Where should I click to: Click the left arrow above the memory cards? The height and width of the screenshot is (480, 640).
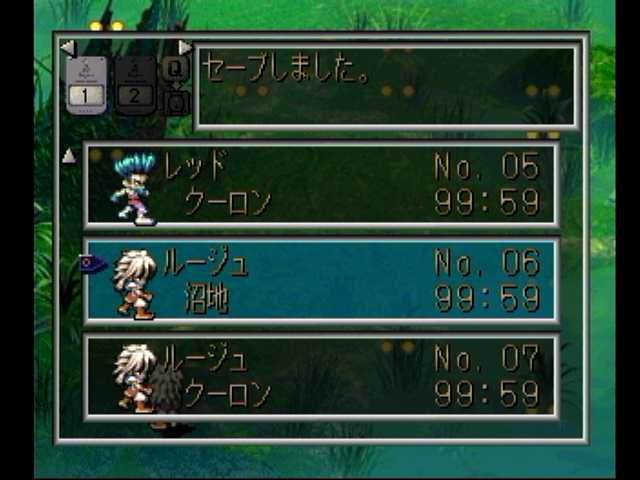[x=67, y=47]
